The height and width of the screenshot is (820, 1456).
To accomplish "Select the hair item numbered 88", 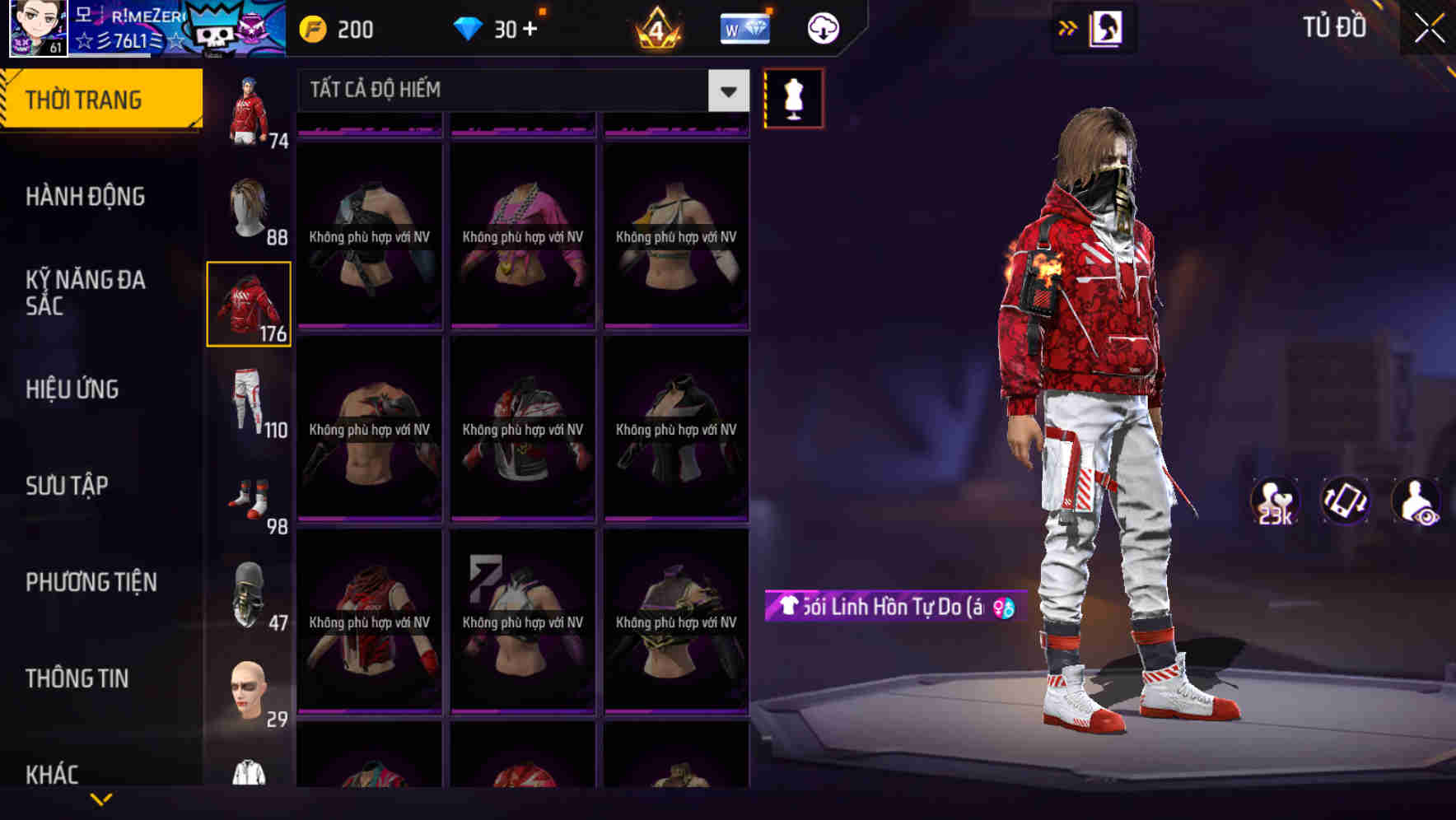I will pyautogui.click(x=249, y=207).
